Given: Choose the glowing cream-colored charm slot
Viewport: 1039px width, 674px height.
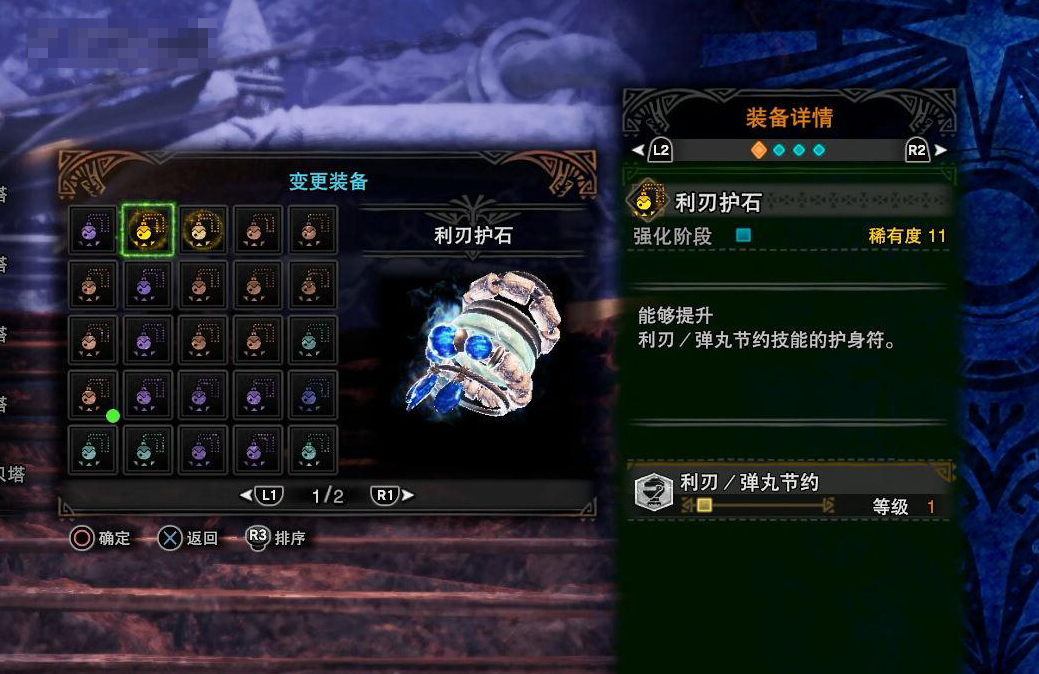Looking at the screenshot, I should tap(203, 230).
